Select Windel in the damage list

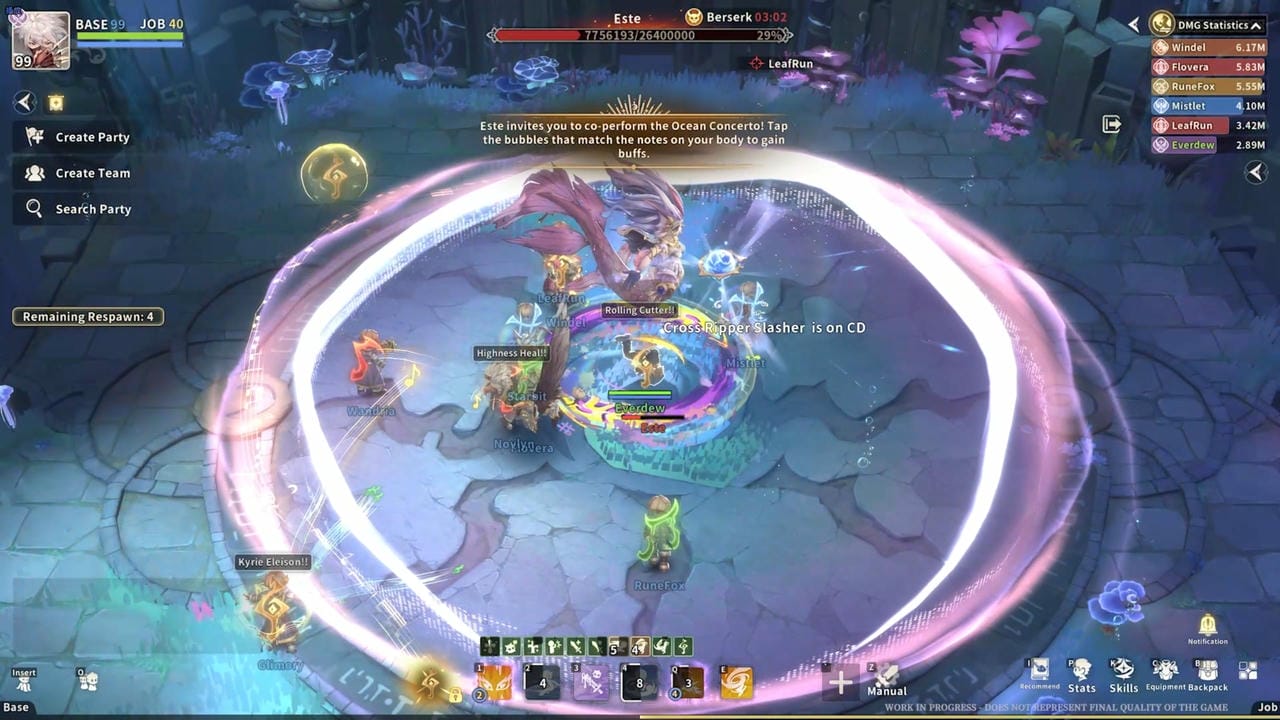(x=1209, y=47)
